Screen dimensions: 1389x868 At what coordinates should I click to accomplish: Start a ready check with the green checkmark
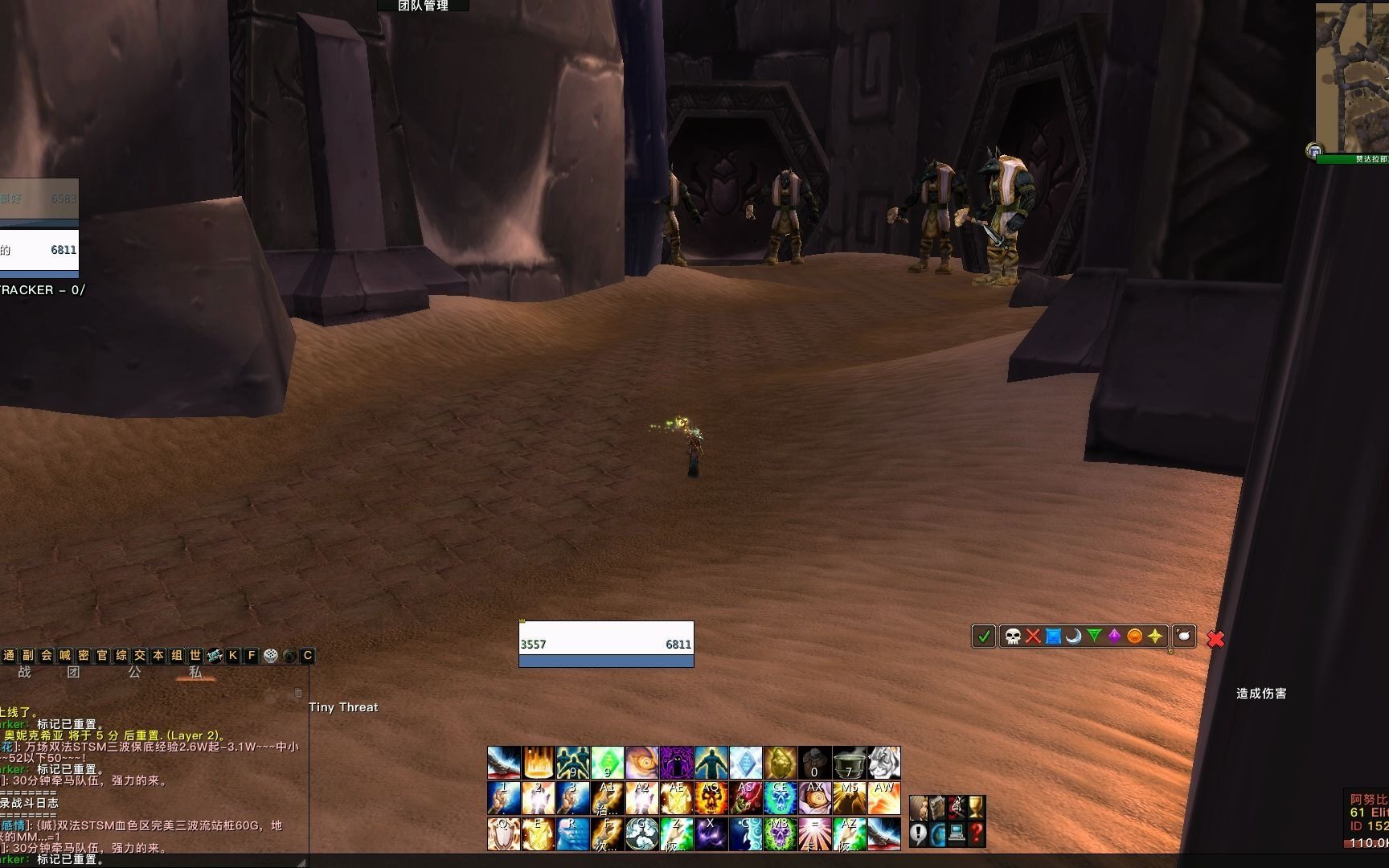[983, 637]
